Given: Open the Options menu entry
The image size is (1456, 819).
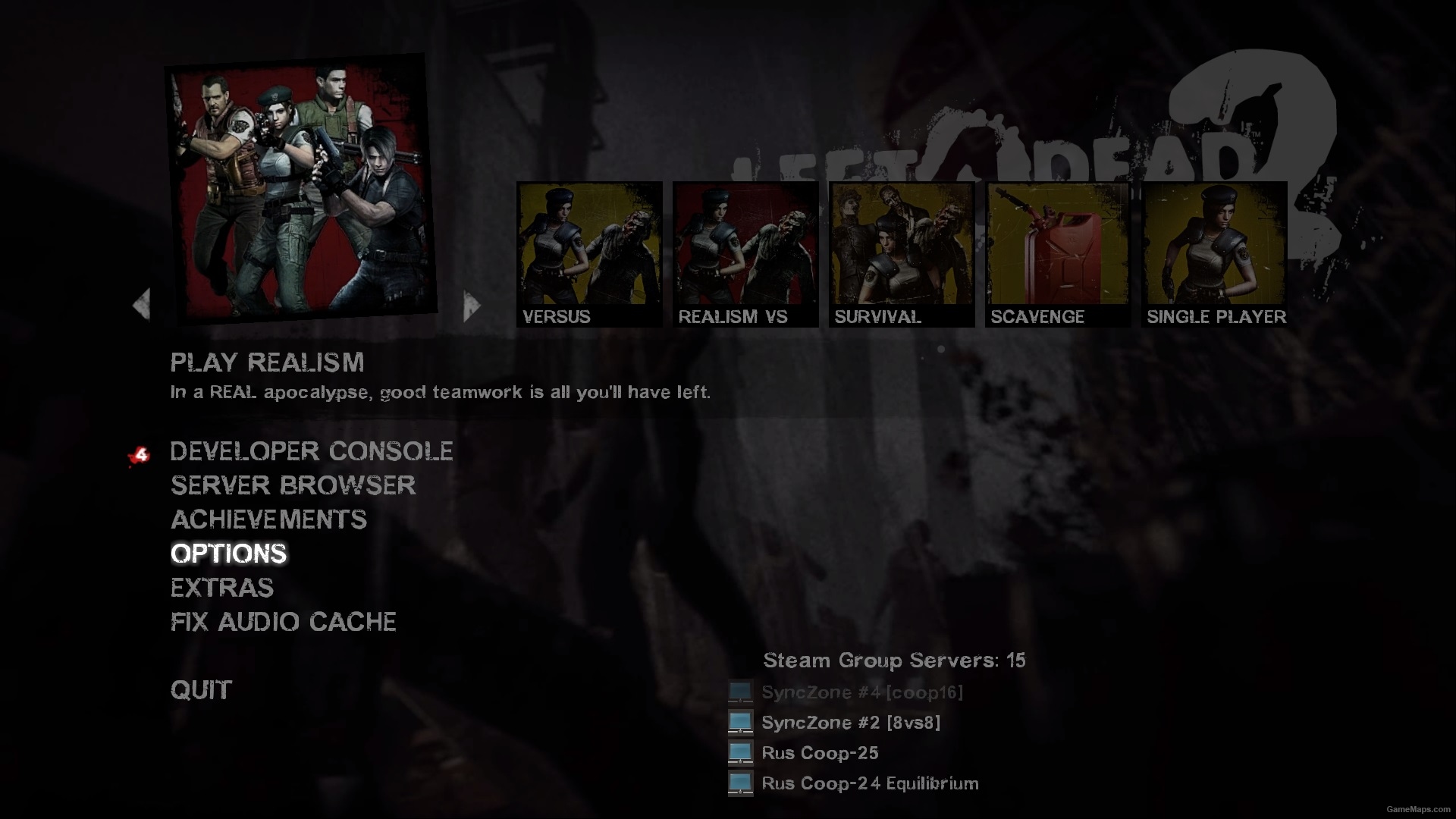Looking at the screenshot, I should 227,554.
